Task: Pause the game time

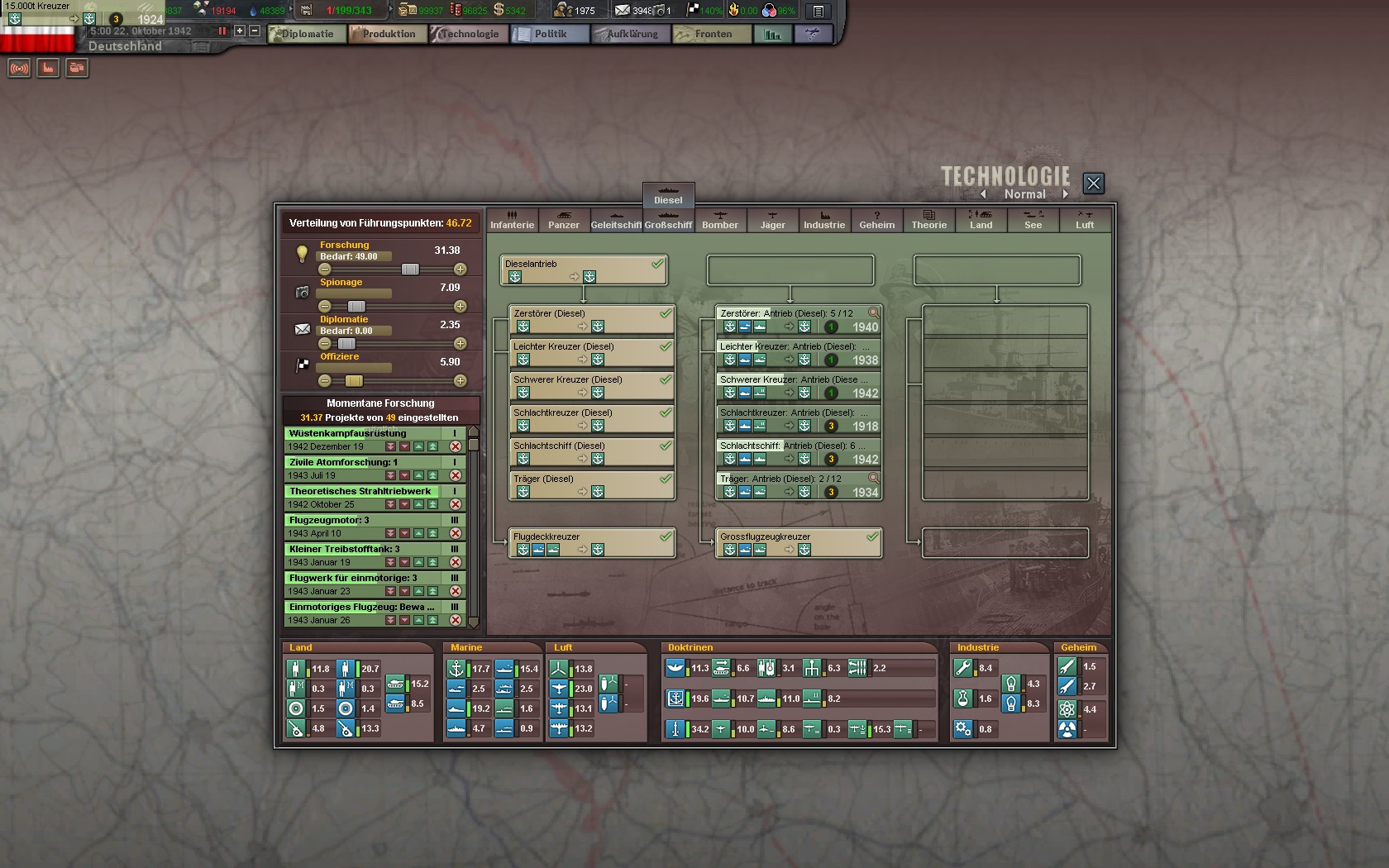Action: click(222, 31)
